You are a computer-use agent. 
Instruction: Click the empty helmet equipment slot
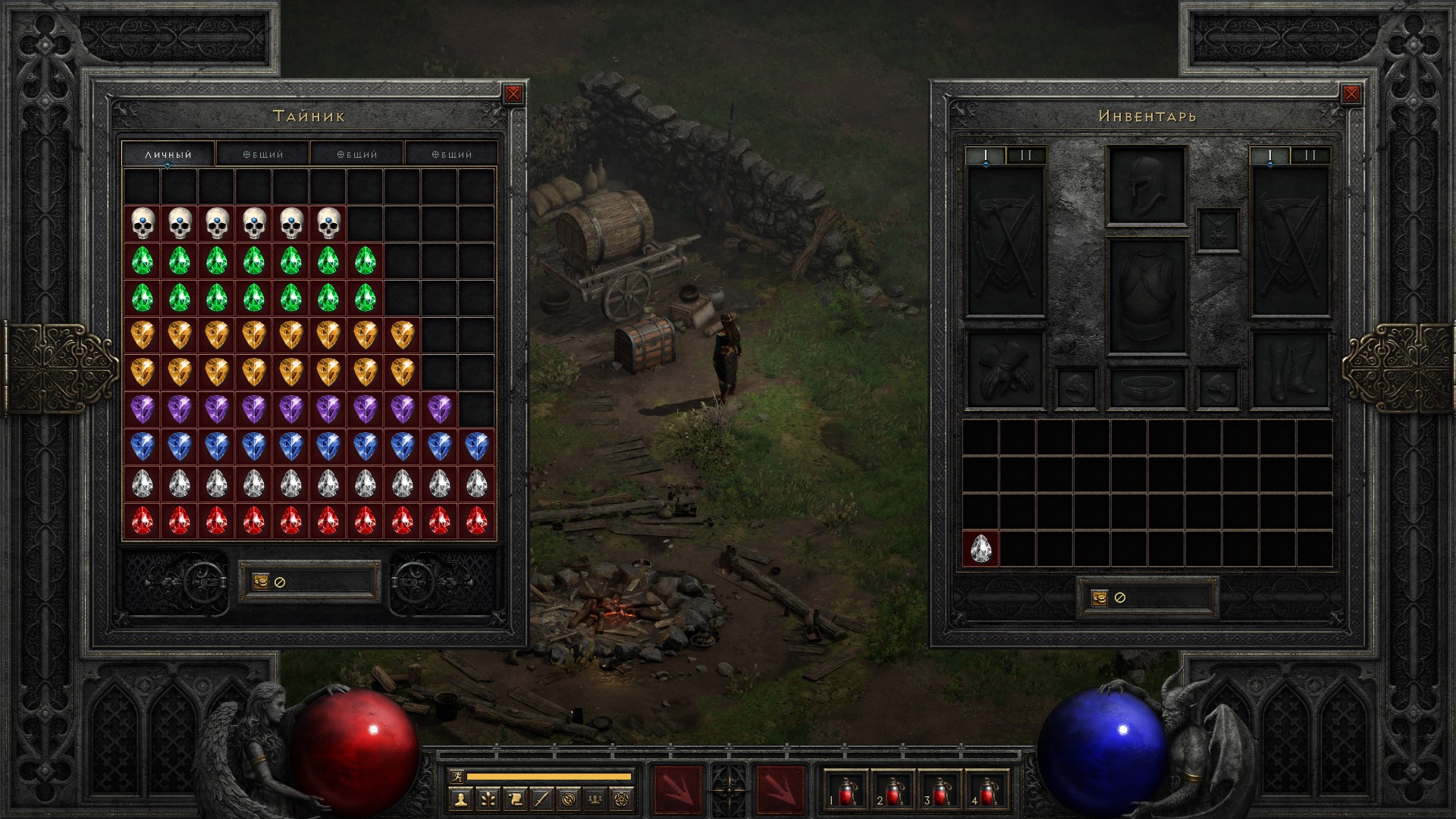pos(1146,186)
